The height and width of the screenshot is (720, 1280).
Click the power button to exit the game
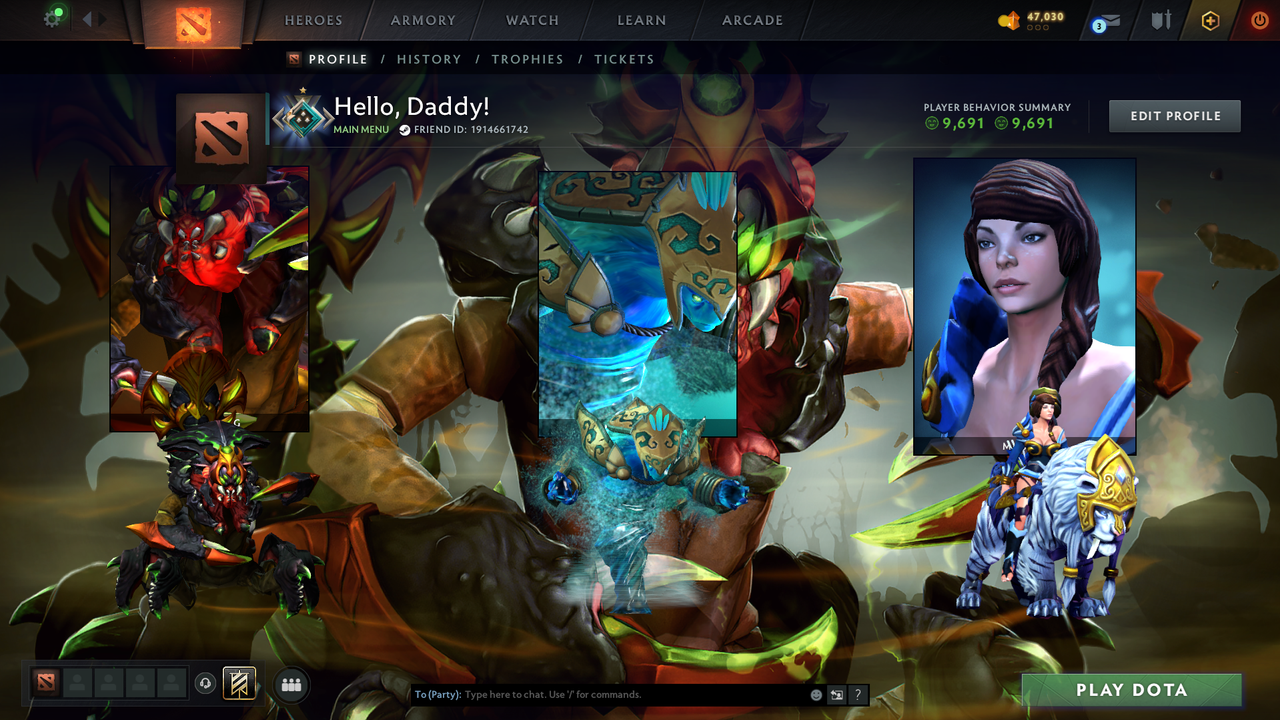pos(1258,18)
